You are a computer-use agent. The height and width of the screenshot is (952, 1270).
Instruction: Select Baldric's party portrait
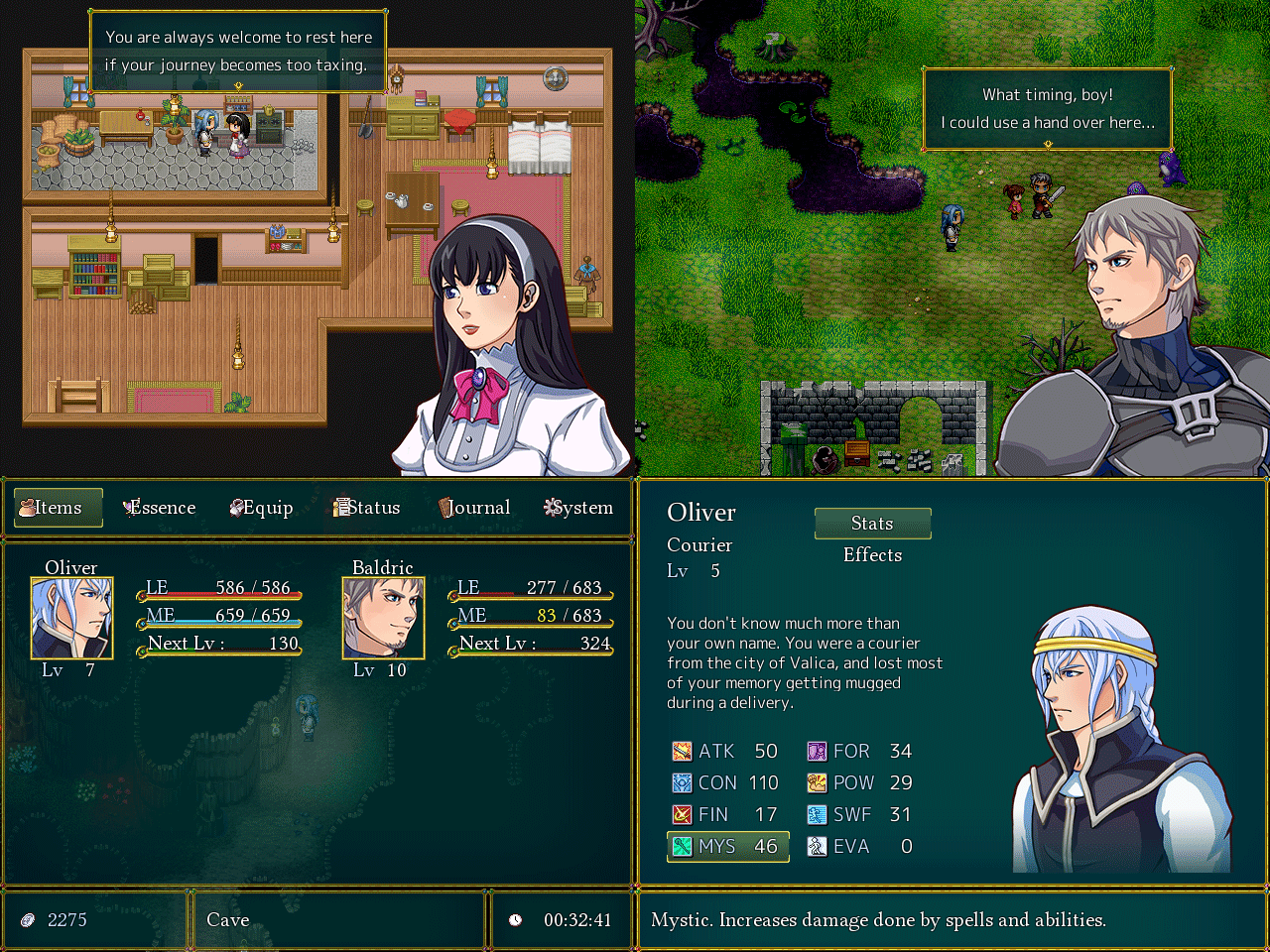point(384,618)
